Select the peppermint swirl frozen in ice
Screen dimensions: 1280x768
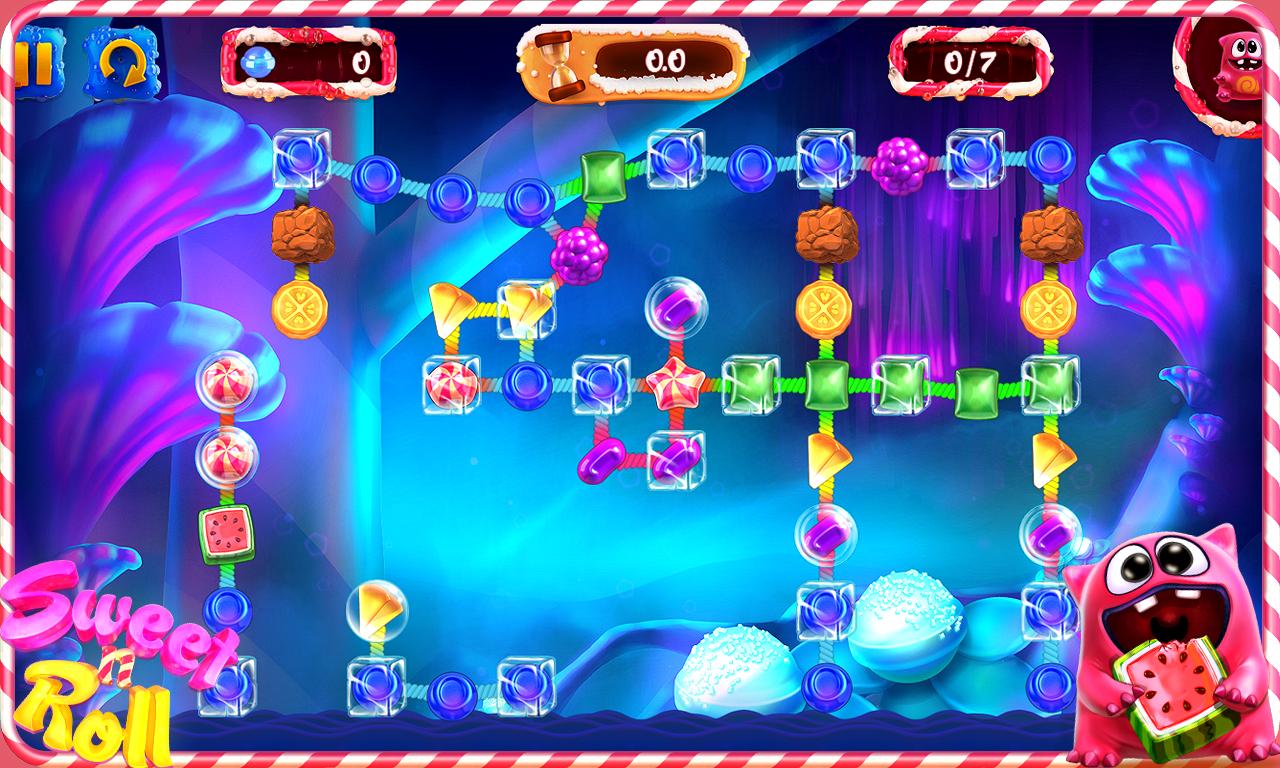[450, 384]
